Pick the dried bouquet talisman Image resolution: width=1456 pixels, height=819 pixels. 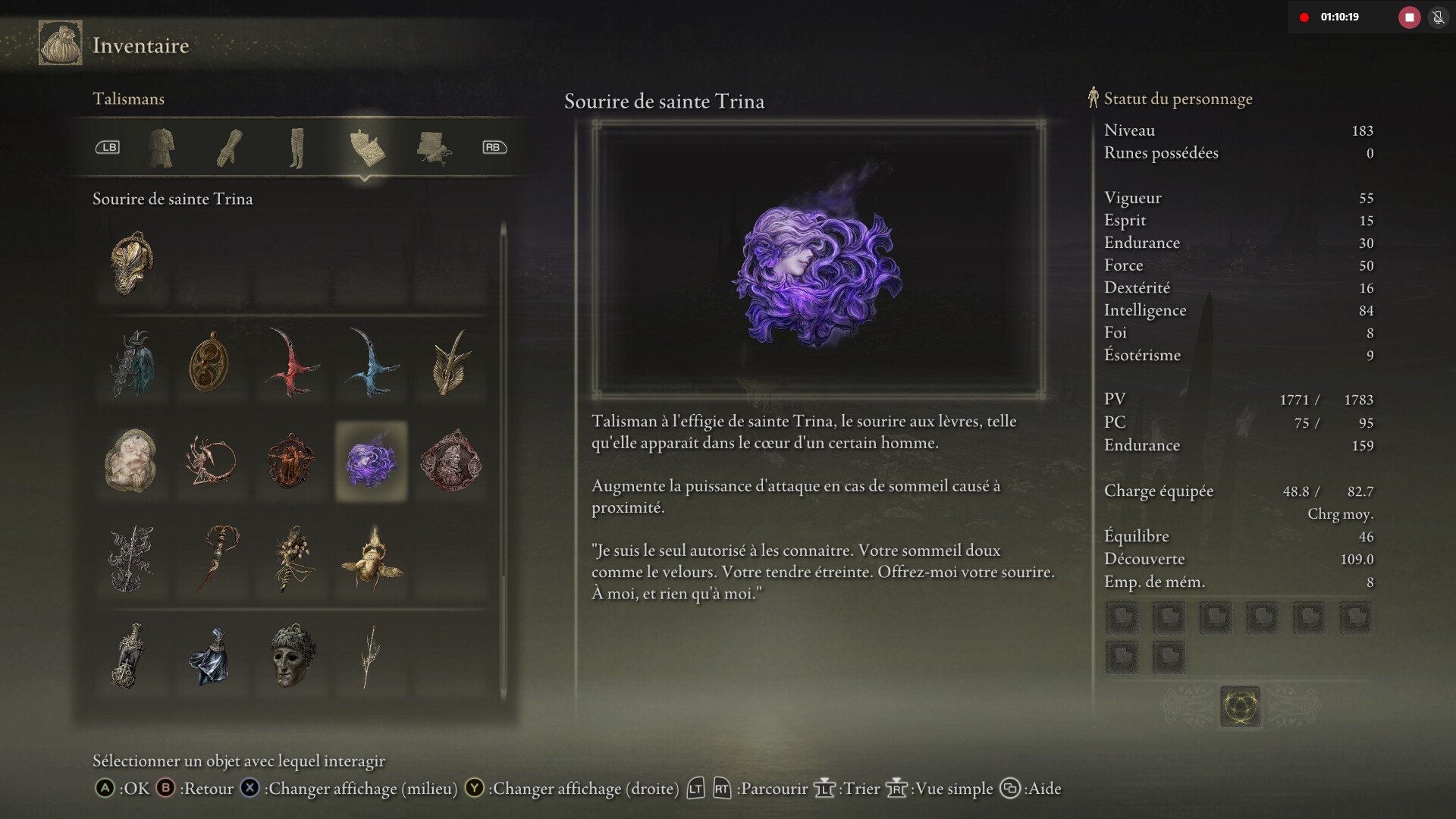291,560
